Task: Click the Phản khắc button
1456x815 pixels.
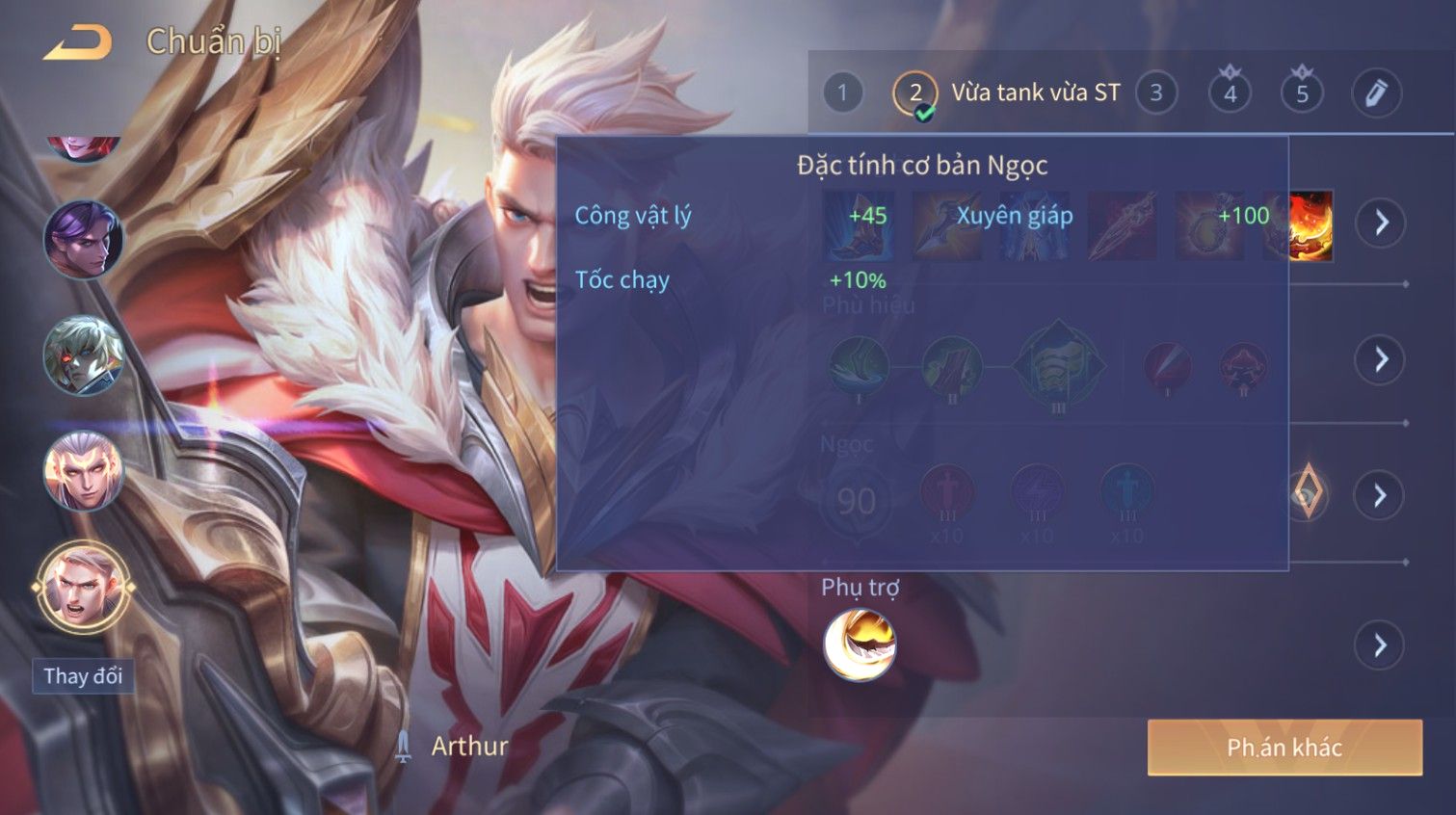Action: click(1284, 748)
